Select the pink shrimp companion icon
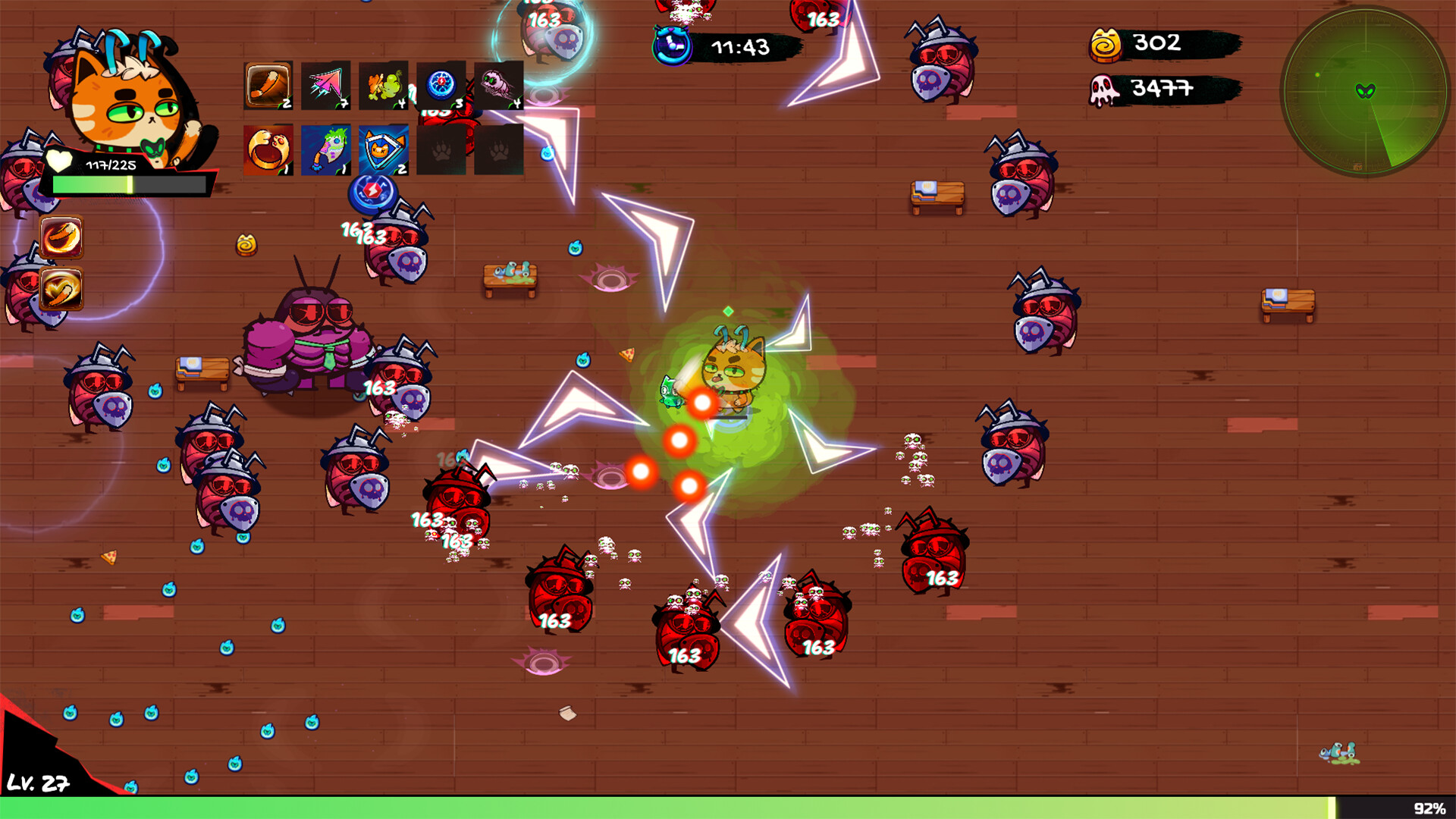Image resolution: width=1456 pixels, height=819 pixels. (497, 83)
